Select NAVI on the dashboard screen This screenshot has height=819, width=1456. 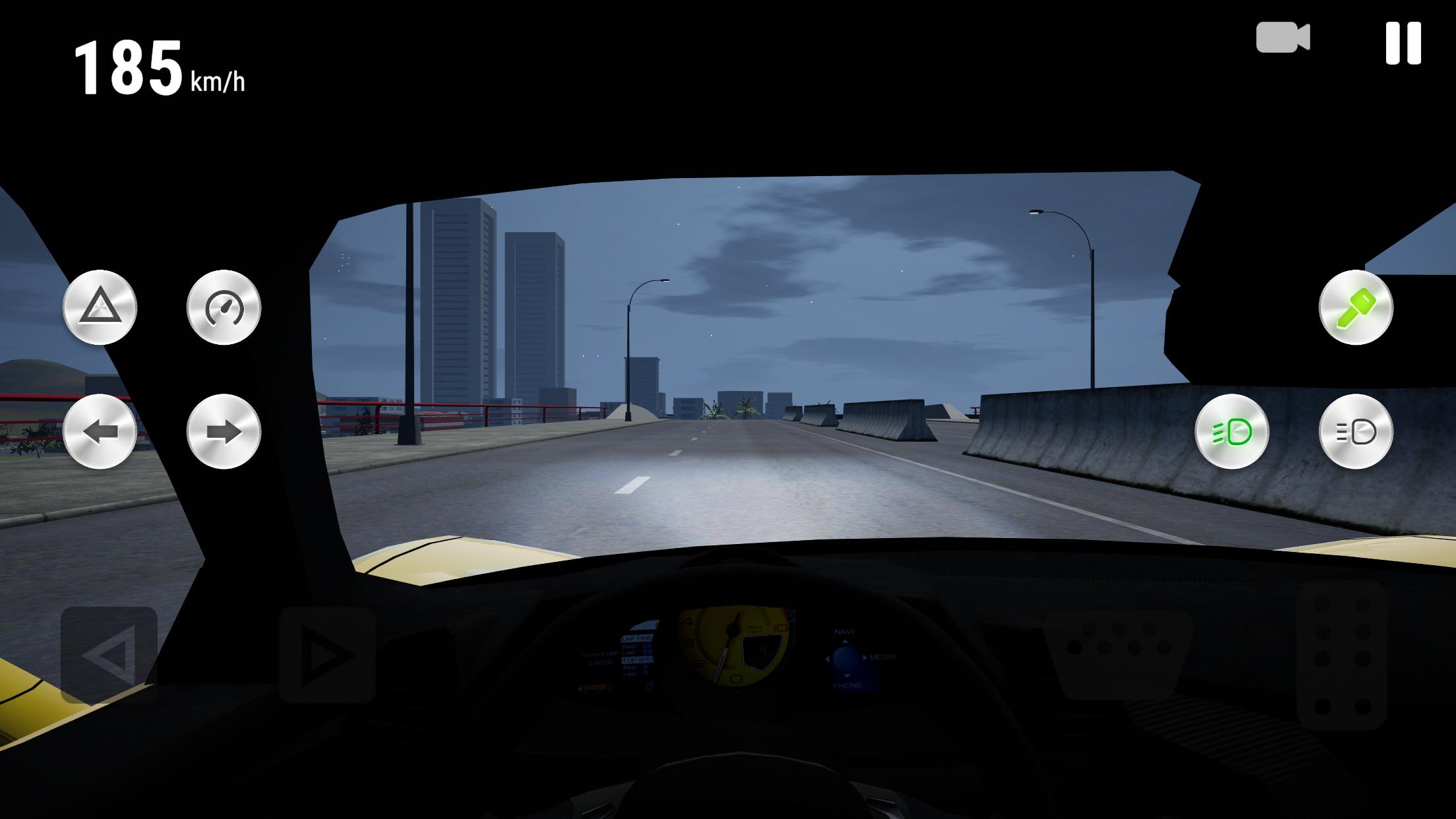(x=845, y=632)
